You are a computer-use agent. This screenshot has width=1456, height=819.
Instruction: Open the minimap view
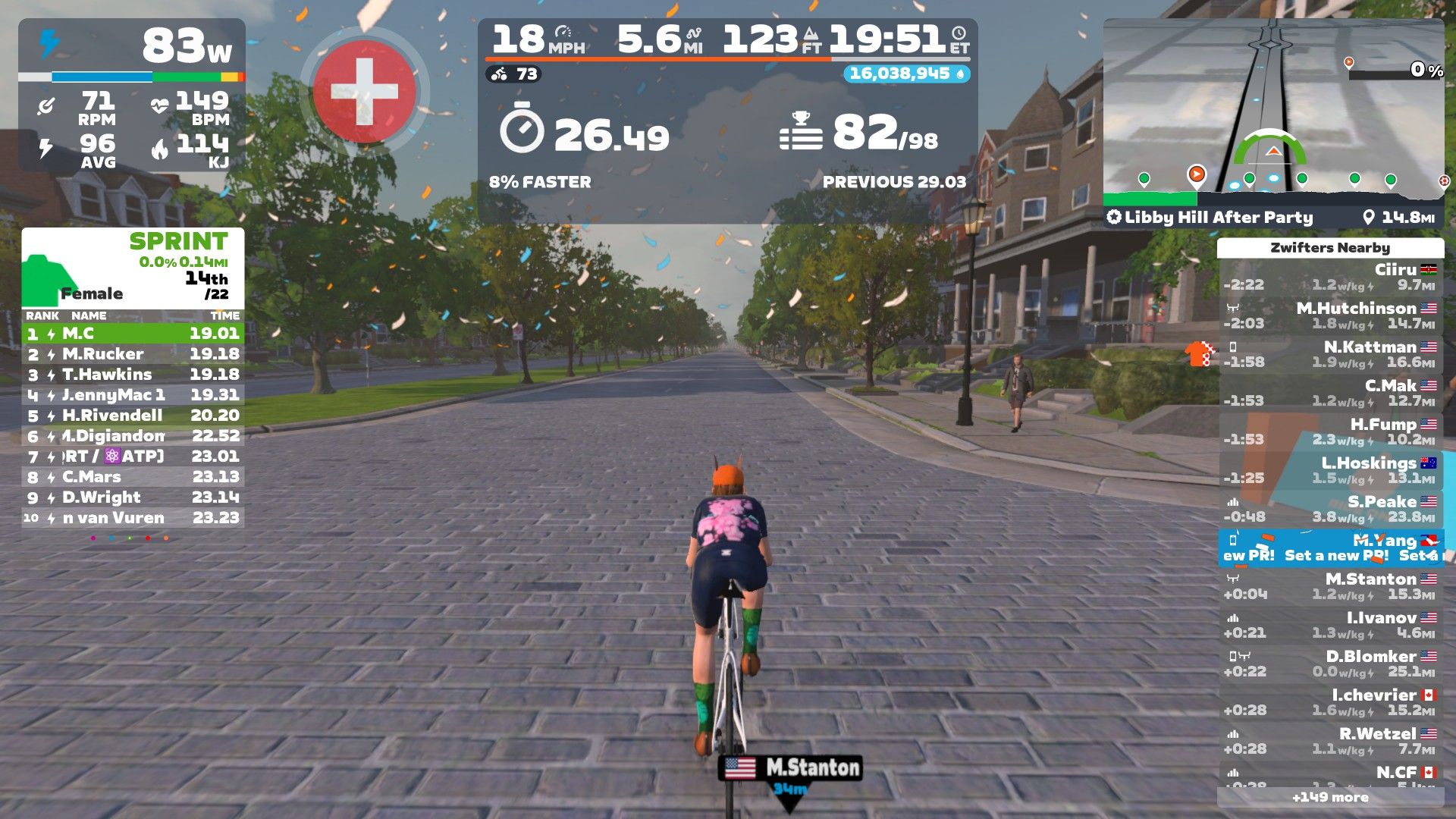pyautogui.click(x=1273, y=110)
